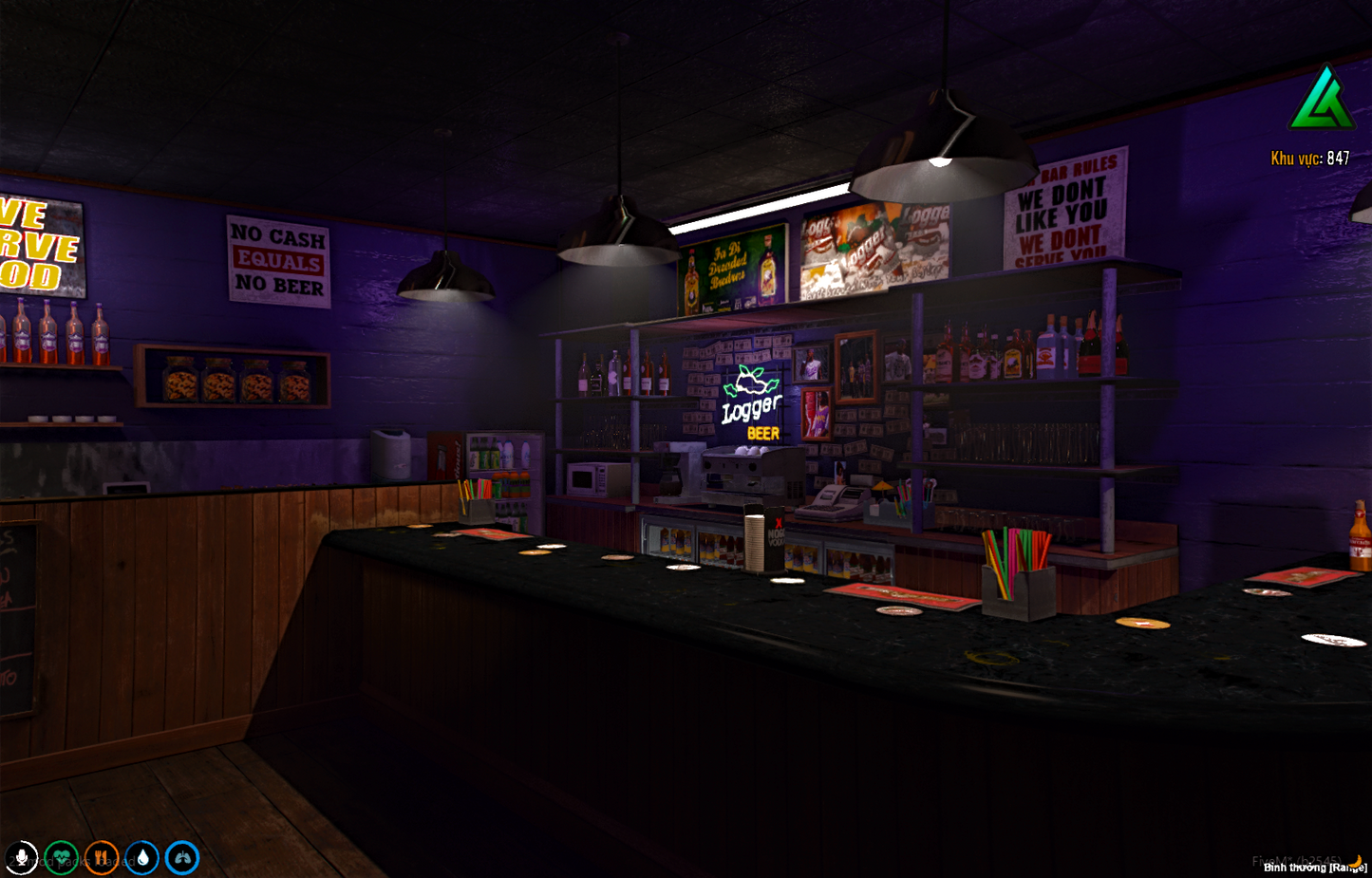This screenshot has height=878, width=1372.
Task: Click the 'FiveM (b2545)' watermark text
Action: pos(1298,859)
